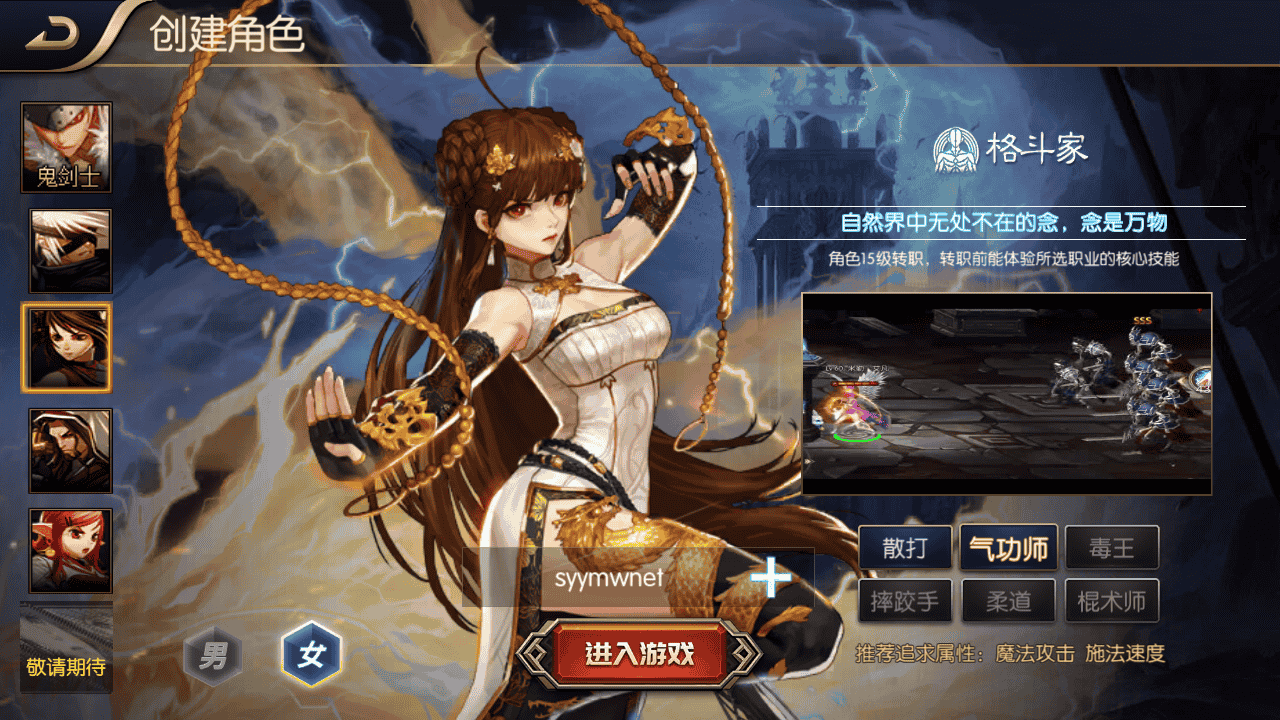The image size is (1280, 720).
Task: Play the skill preview video
Action: [1006, 393]
